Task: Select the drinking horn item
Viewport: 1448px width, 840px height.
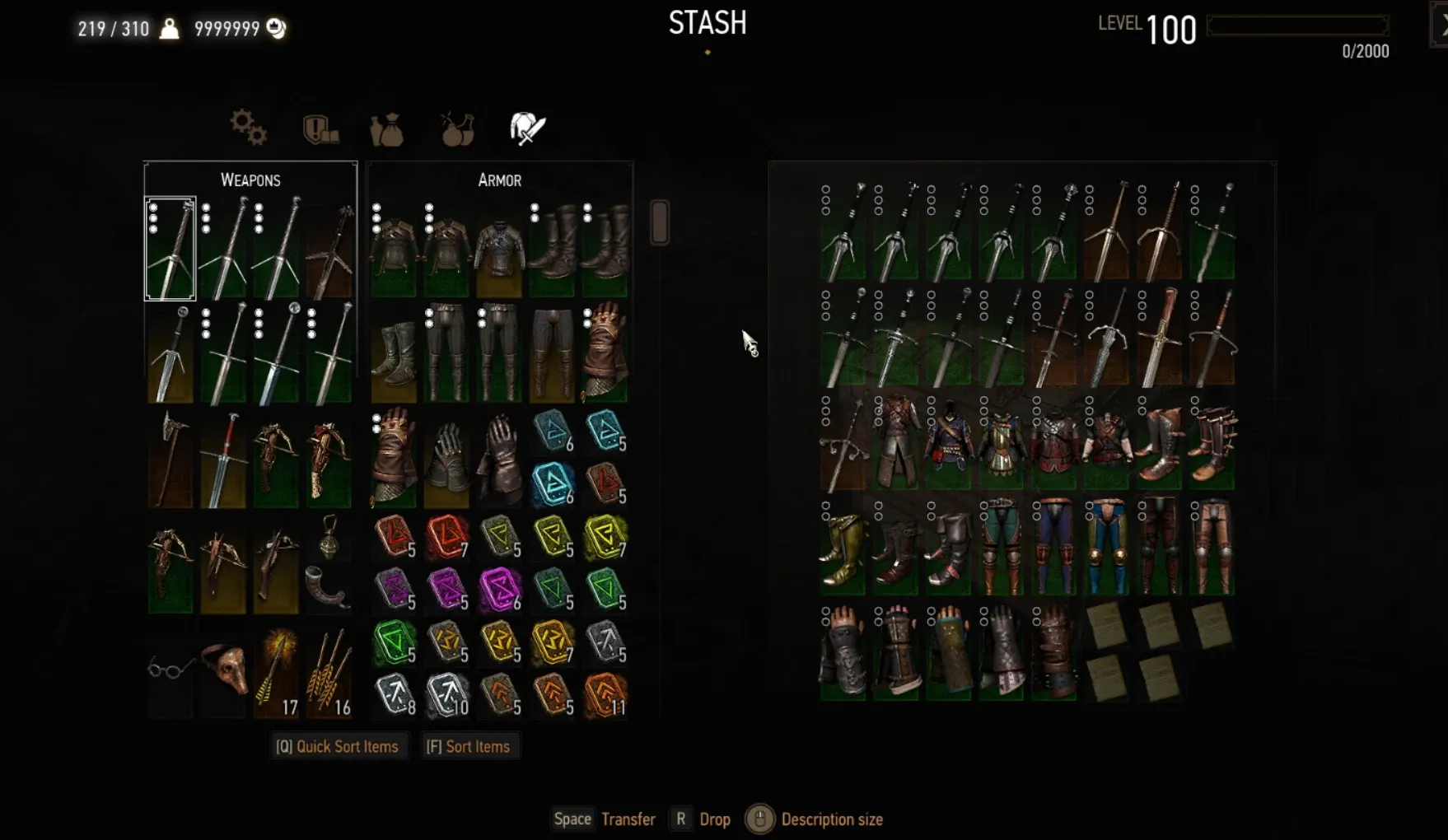Action: tap(328, 586)
